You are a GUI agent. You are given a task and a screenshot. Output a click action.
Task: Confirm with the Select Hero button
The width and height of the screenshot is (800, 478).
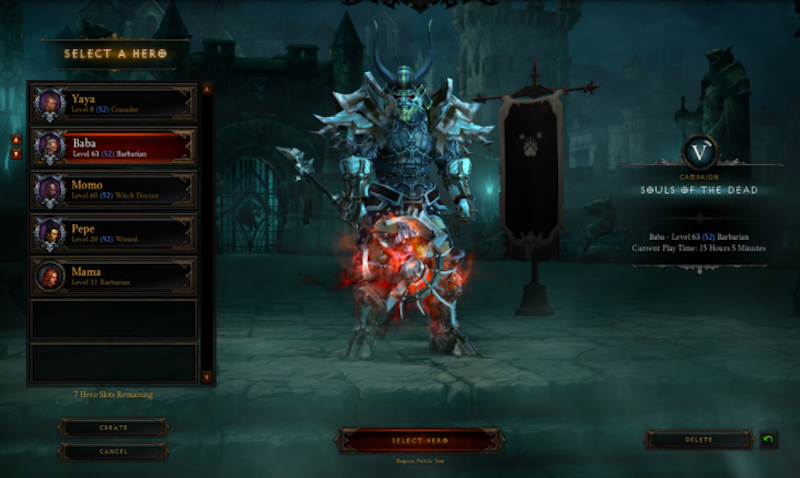click(x=419, y=440)
